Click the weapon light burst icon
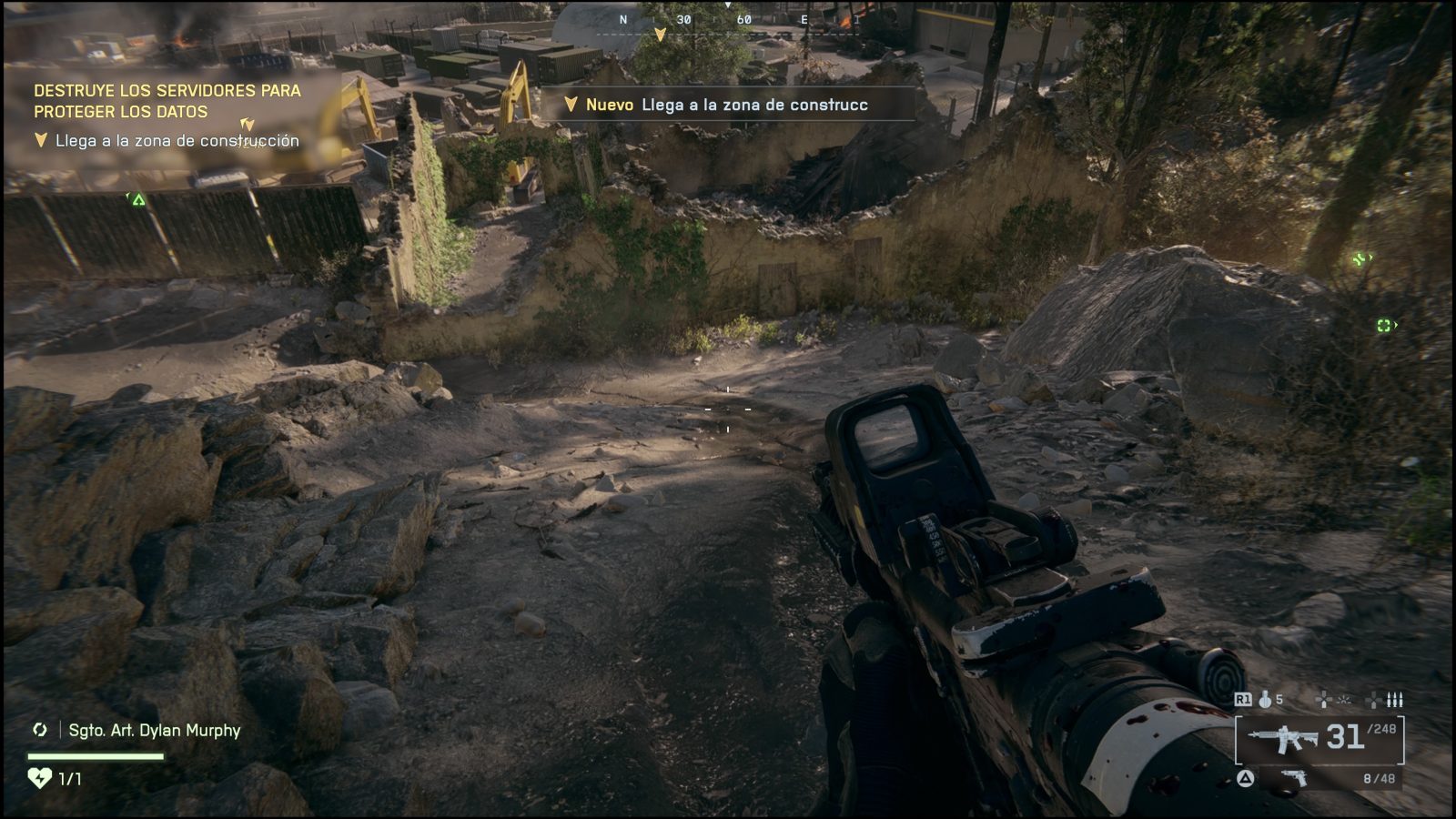 [1344, 699]
